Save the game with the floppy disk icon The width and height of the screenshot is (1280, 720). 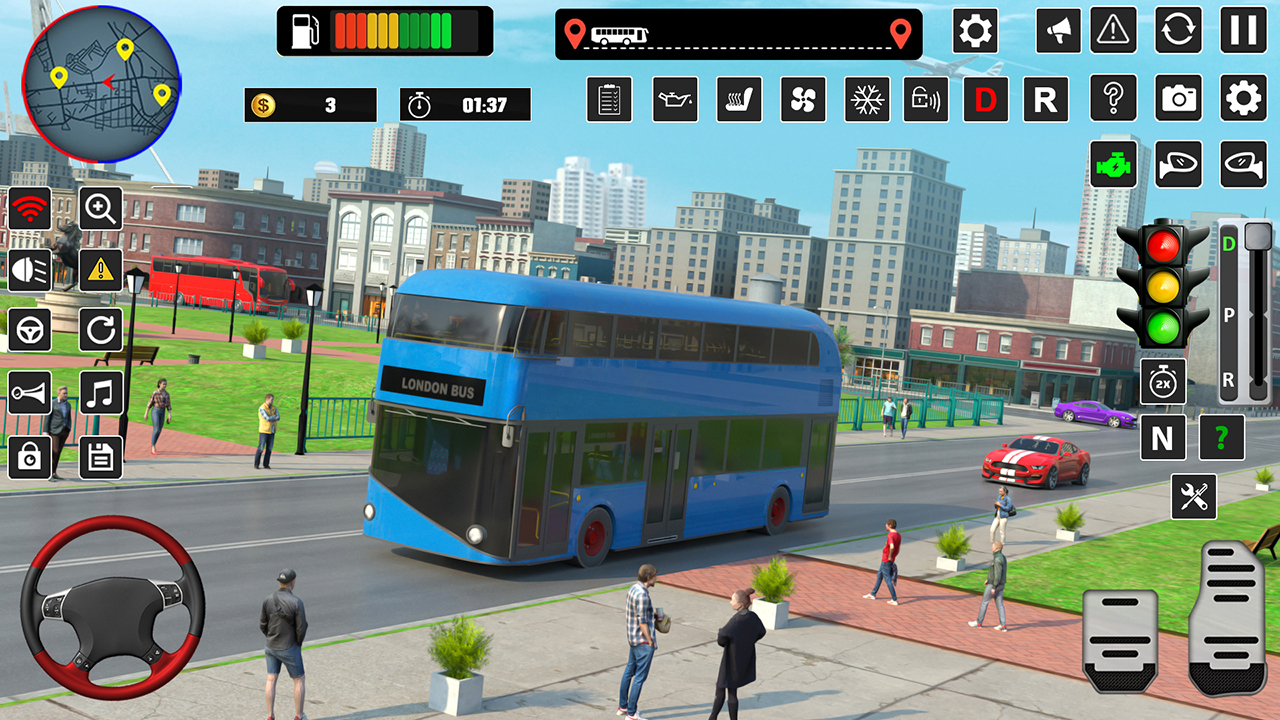click(x=101, y=457)
